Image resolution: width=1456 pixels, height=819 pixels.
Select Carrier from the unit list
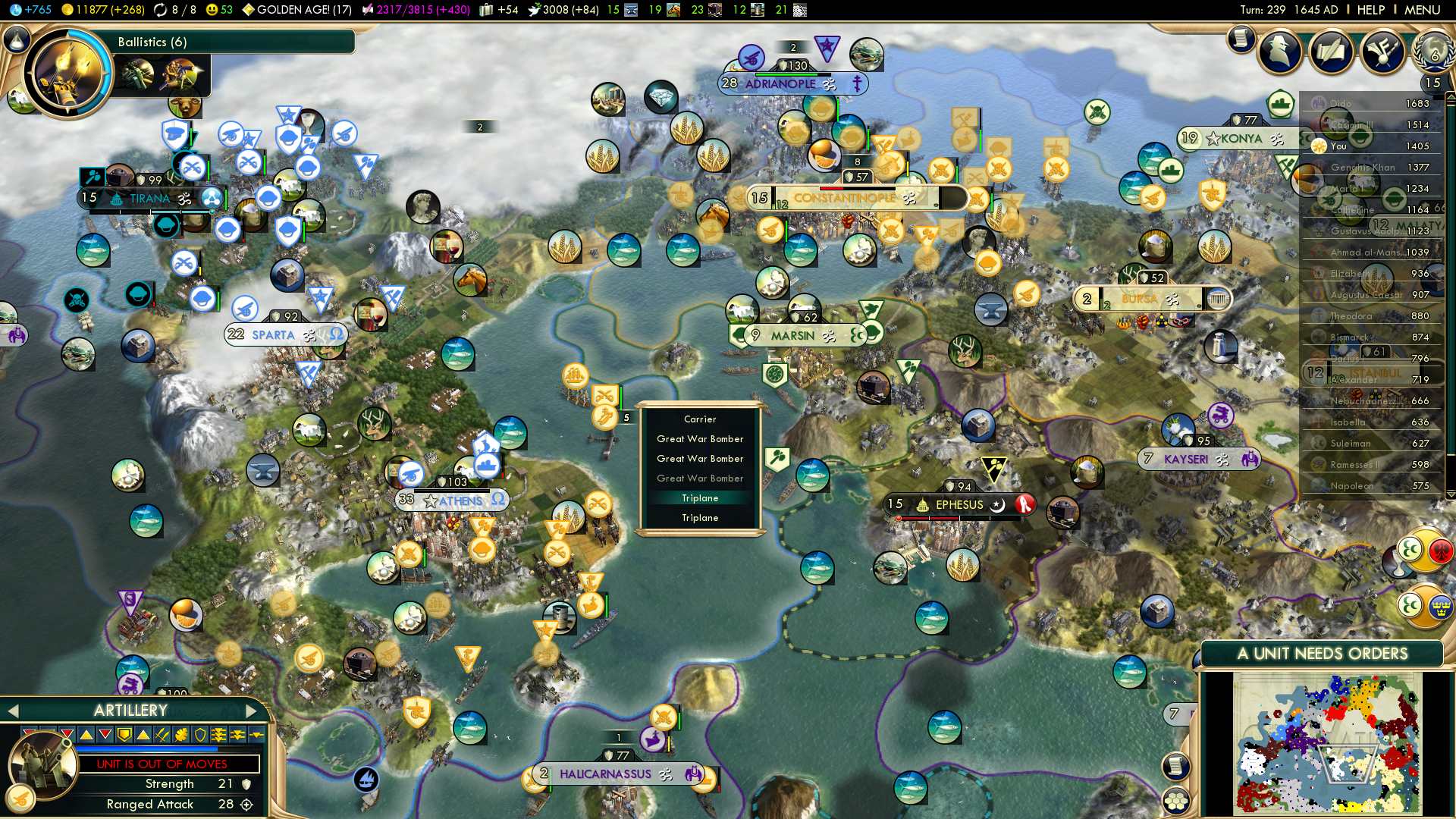pos(699,419)
